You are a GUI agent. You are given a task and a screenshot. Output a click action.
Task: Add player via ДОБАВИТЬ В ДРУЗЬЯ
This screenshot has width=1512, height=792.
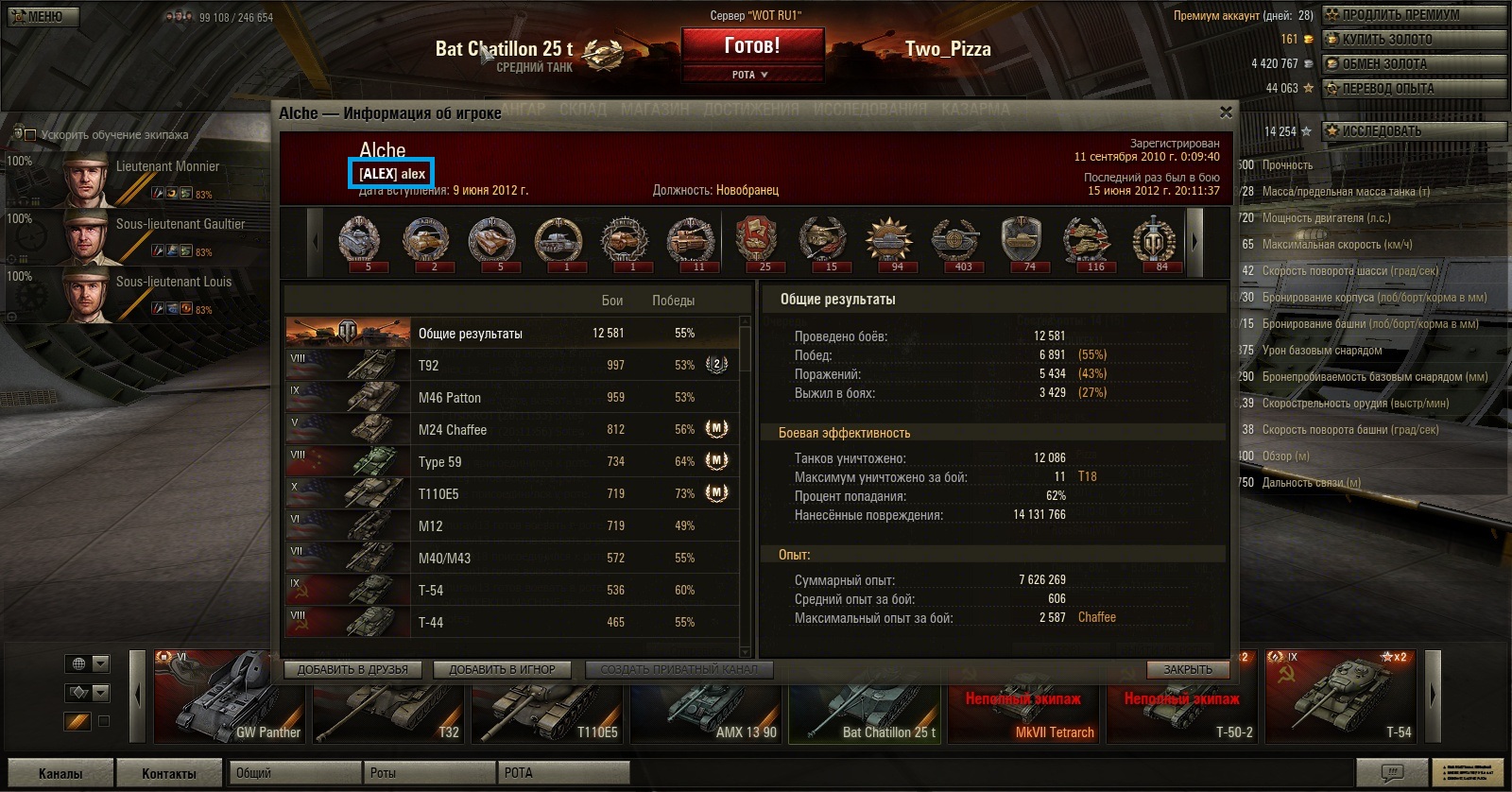click(x=352, y=669)
